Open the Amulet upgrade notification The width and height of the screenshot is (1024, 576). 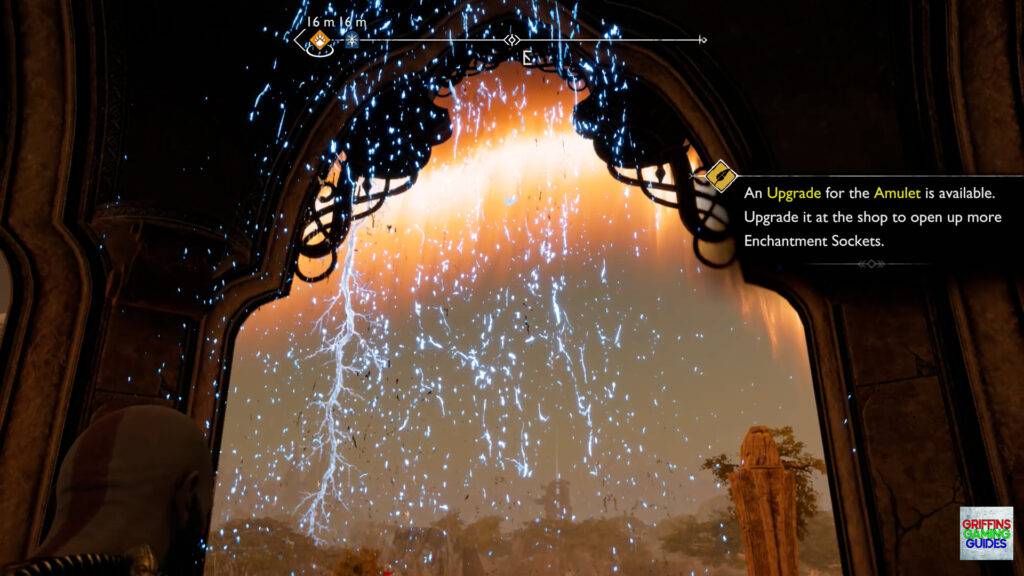[868, 216]
